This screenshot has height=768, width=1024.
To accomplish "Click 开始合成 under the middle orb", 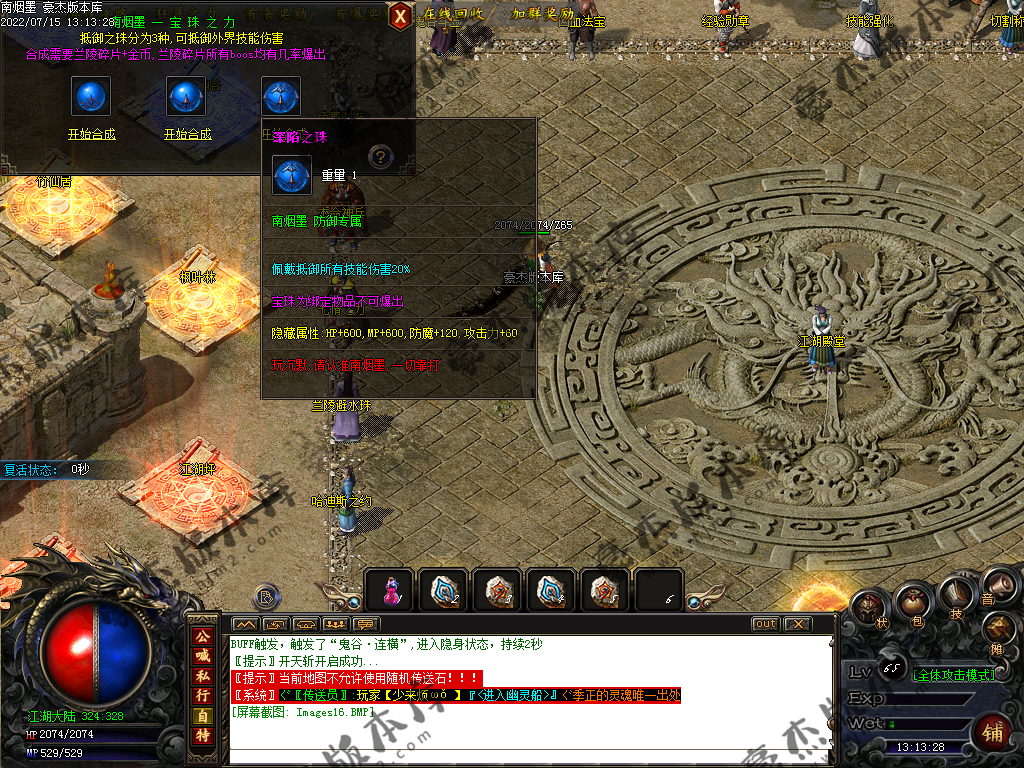I will click(187, 134).
